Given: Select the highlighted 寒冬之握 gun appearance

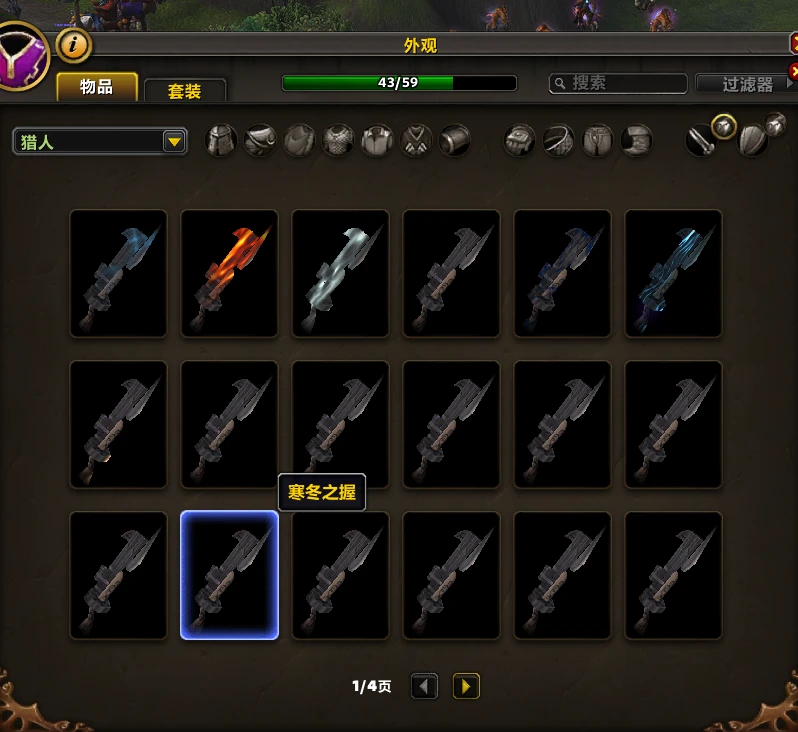Looking at the screenshot, I should click(x=229, y=575).
